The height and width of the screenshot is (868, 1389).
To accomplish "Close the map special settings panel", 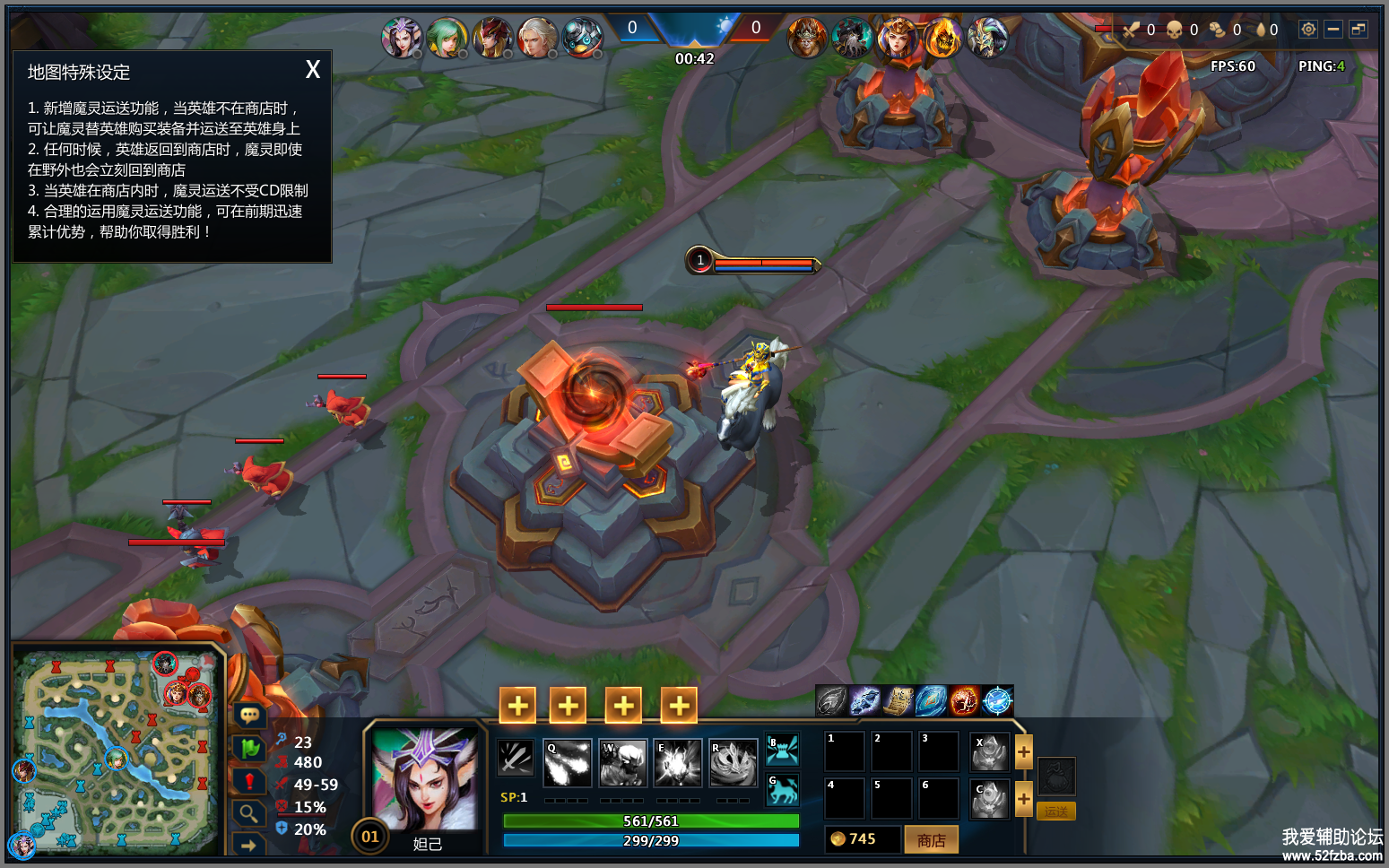I will [313, 70].
